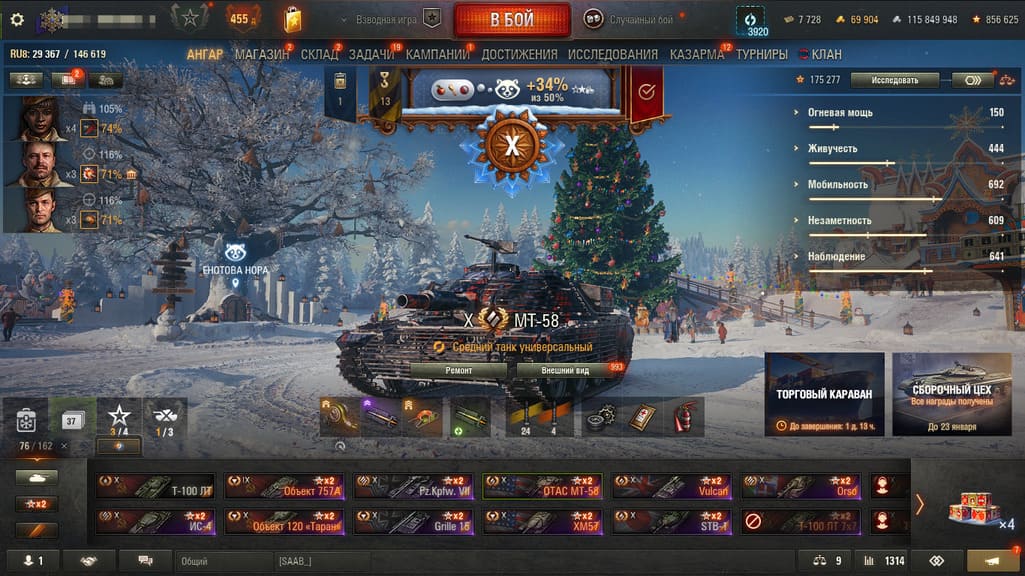Viewport: 1025px width, 576px height.
Task: Open the ТУРНИРЫ tab
Action: click(x=762, y=54)
